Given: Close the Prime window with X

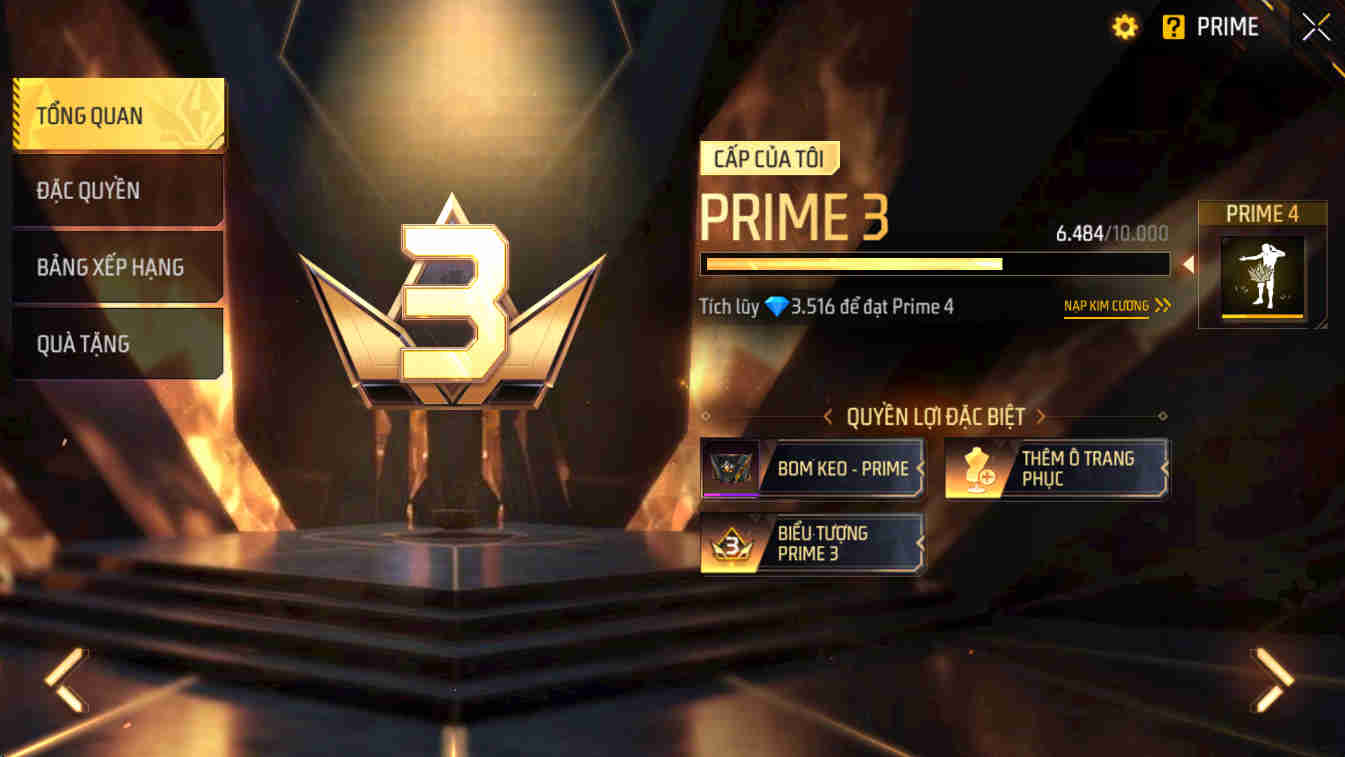Looking at the screenshot, I should (x=1315, y=27).
